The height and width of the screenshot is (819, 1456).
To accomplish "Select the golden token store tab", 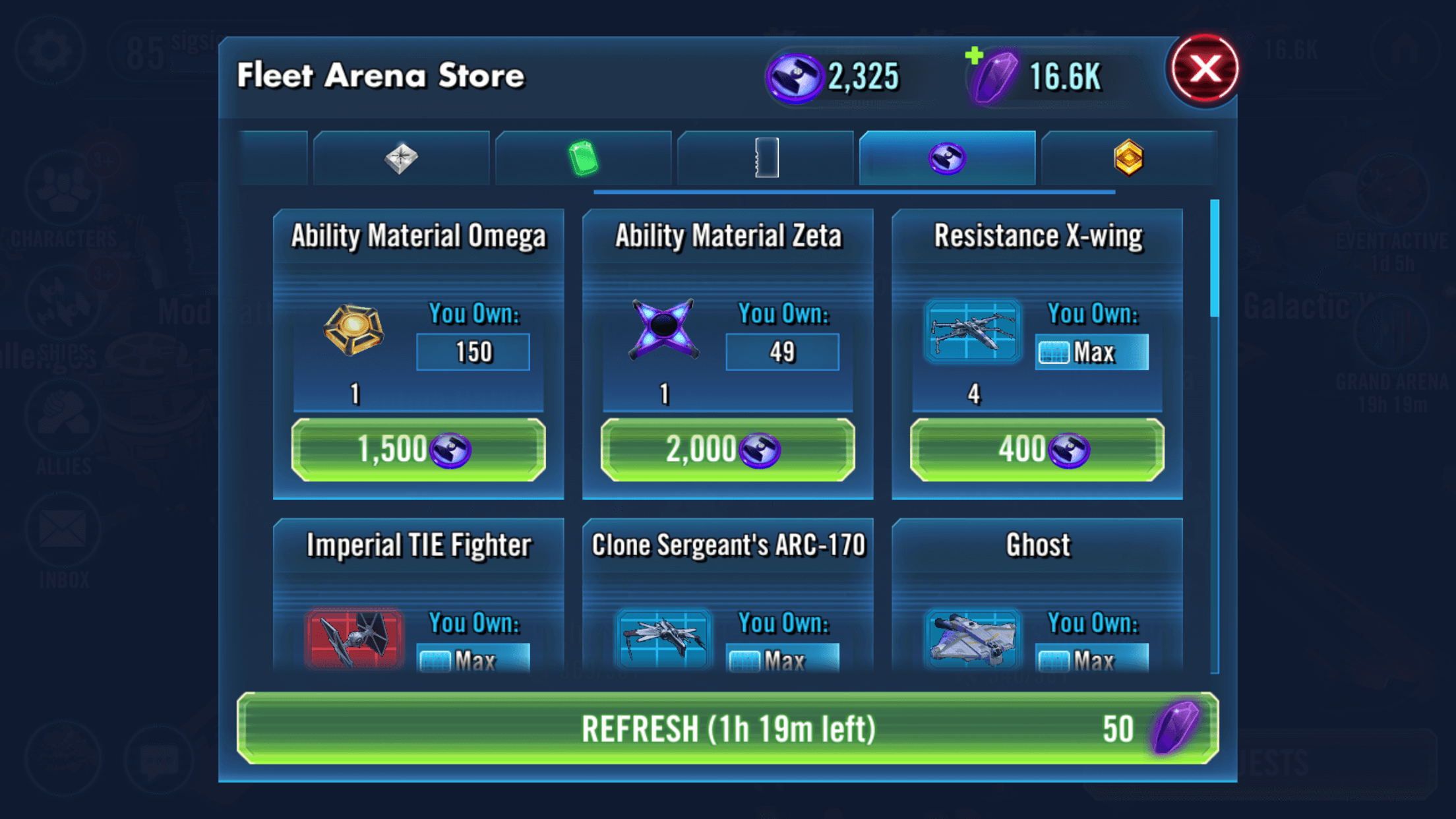I will [1129, 158].
